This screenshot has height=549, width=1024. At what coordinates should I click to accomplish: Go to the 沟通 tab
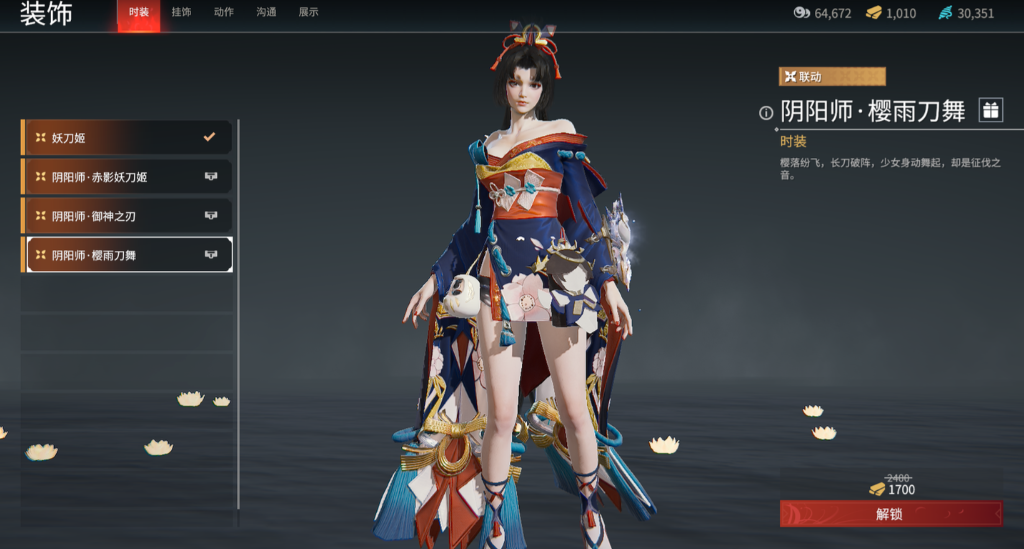266,13
